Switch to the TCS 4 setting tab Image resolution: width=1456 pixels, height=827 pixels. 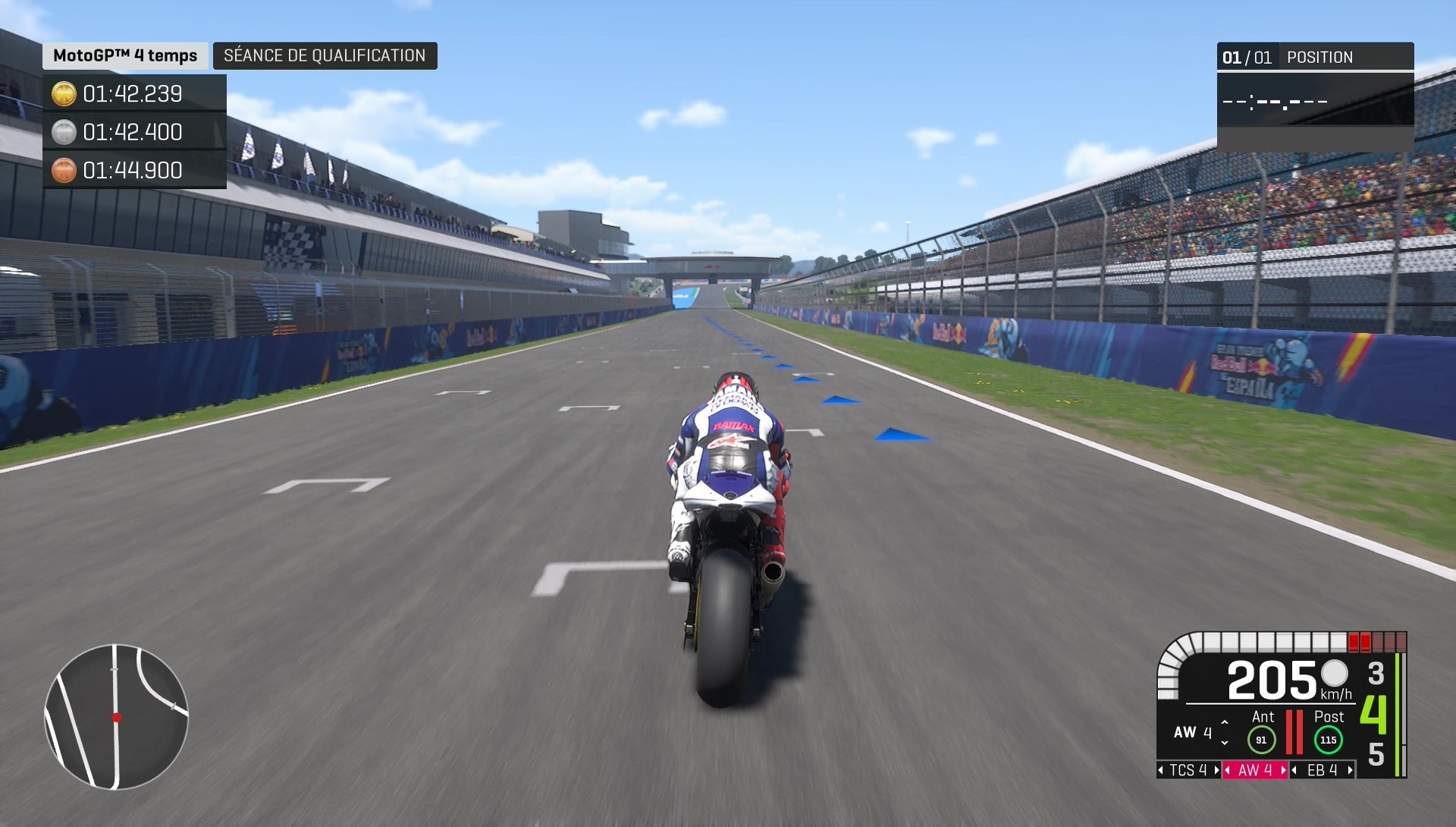point(1189,770)
